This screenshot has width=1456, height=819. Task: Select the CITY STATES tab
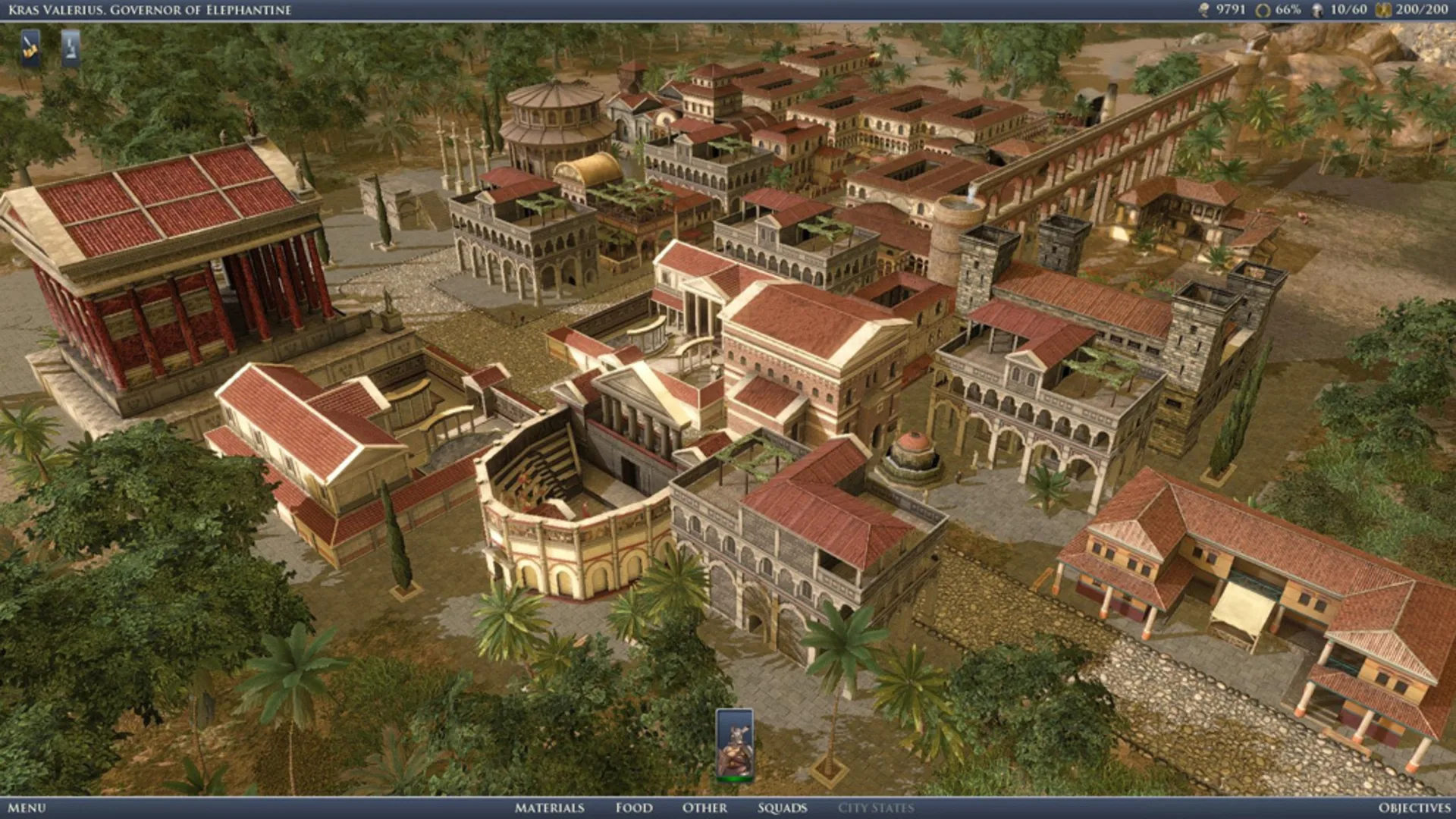pyautogui.click(x=876, y=808)
